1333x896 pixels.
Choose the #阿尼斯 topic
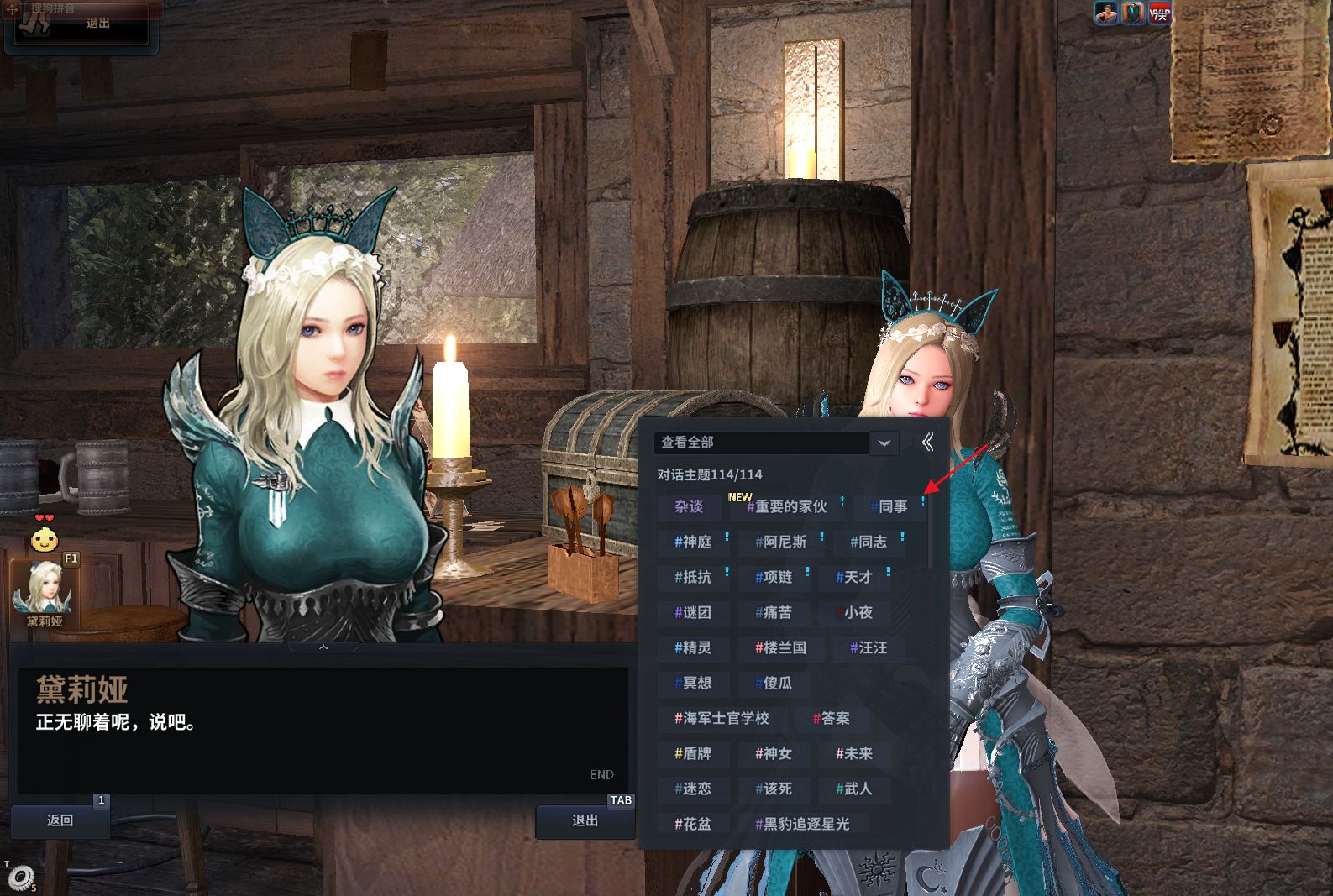point(780,542)
